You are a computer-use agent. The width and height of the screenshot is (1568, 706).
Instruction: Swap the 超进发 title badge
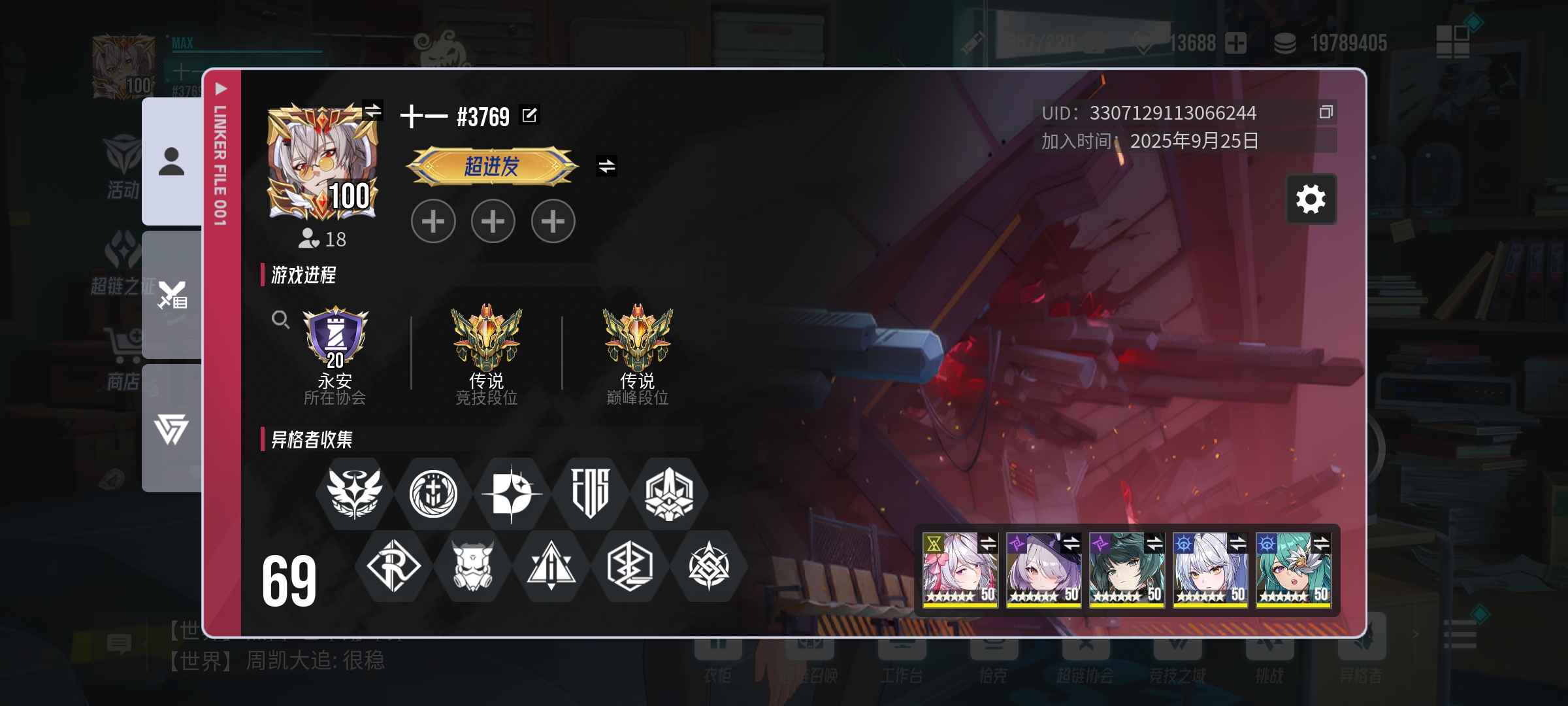click(607, 166)
